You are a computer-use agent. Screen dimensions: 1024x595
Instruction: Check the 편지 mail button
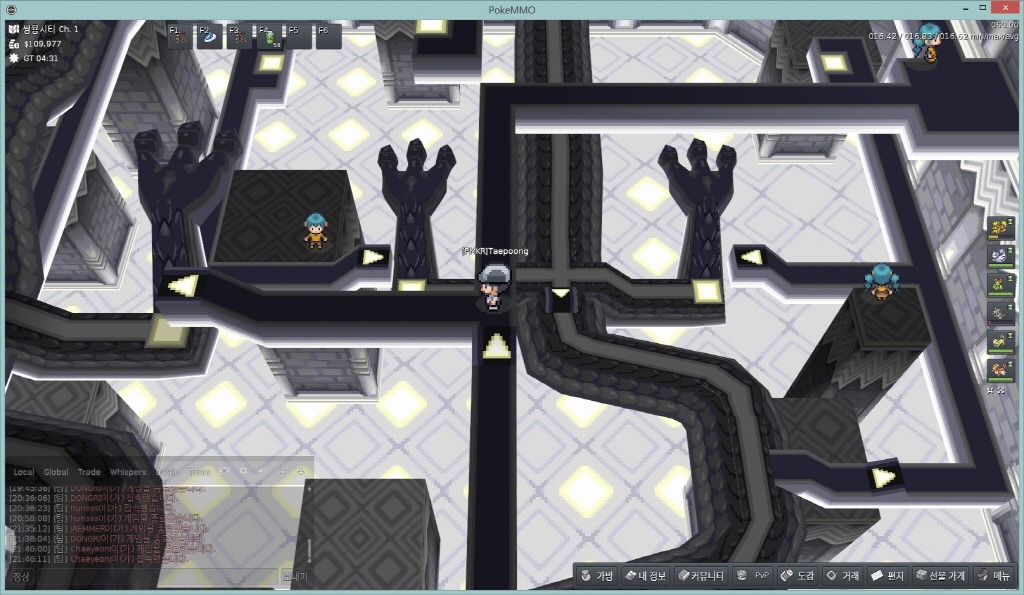887,576
